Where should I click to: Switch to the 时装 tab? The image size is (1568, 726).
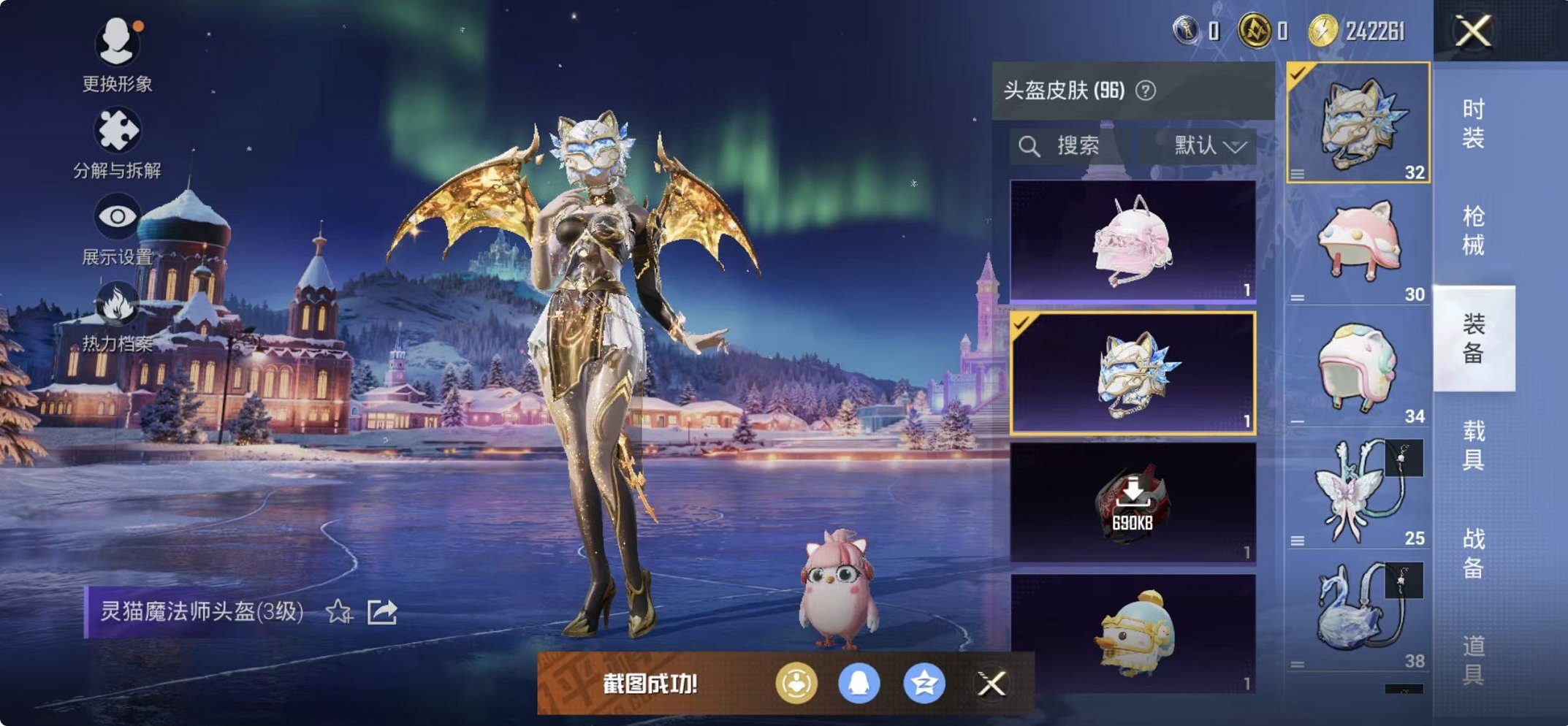[x=1473, y=123]
